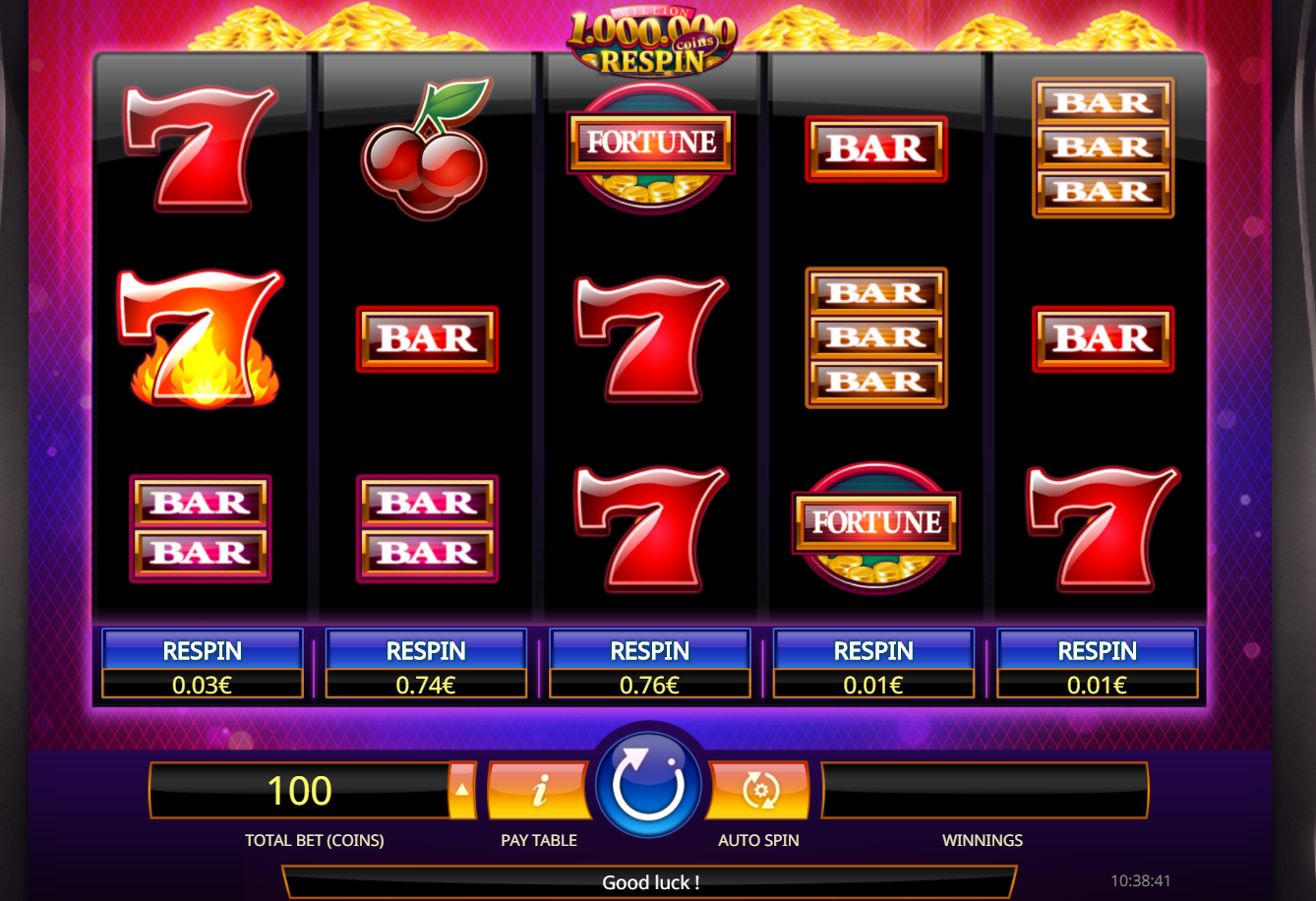Spin the reels with the blue button
1316x901 pixels.
tap(648, 786)
